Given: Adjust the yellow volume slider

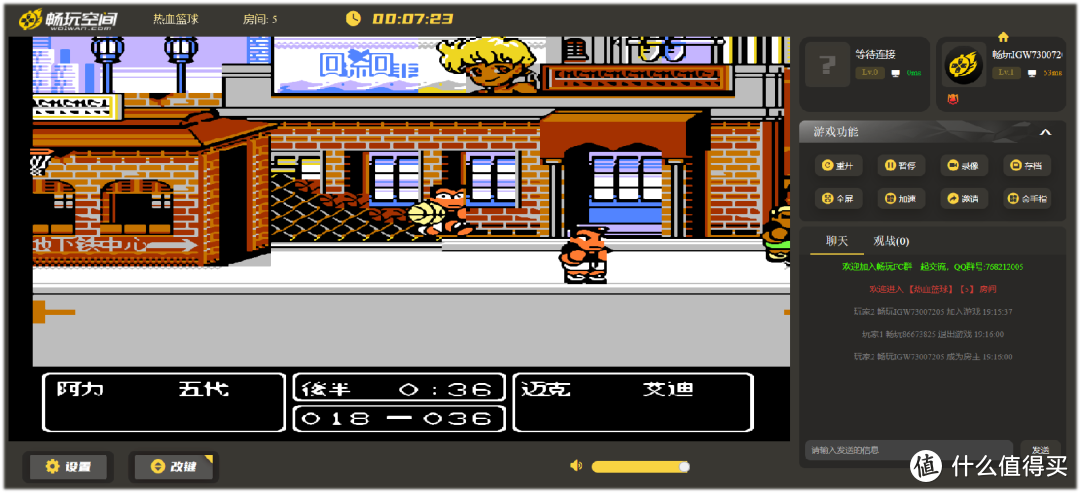Looking at the screenshot, I should [639, 467].
